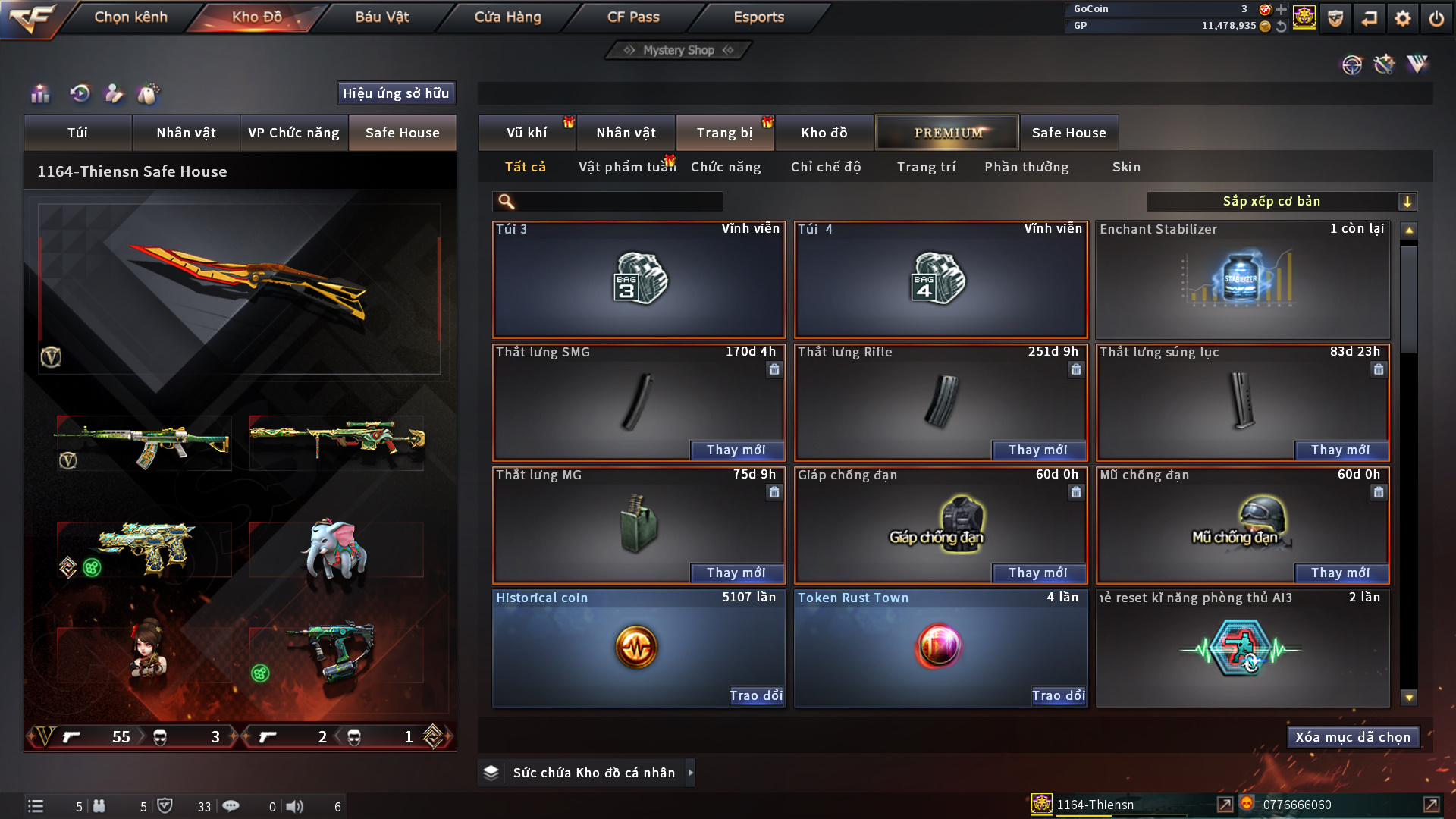
Task: Switch to the PREMIUM tab
Action: tap(947, 133)
